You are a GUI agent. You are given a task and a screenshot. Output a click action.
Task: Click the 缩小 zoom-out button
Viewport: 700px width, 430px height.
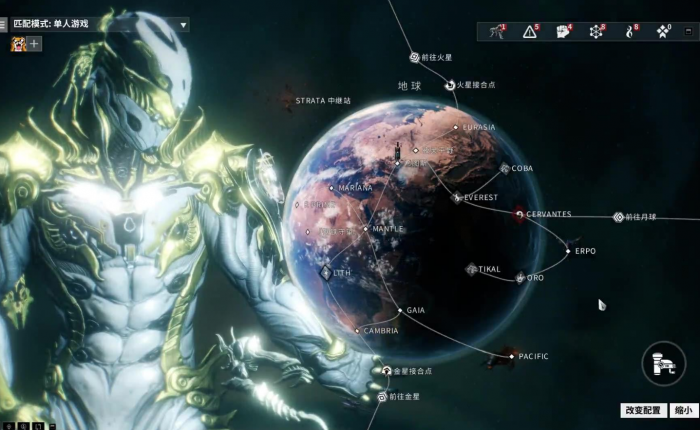(682, 410)
